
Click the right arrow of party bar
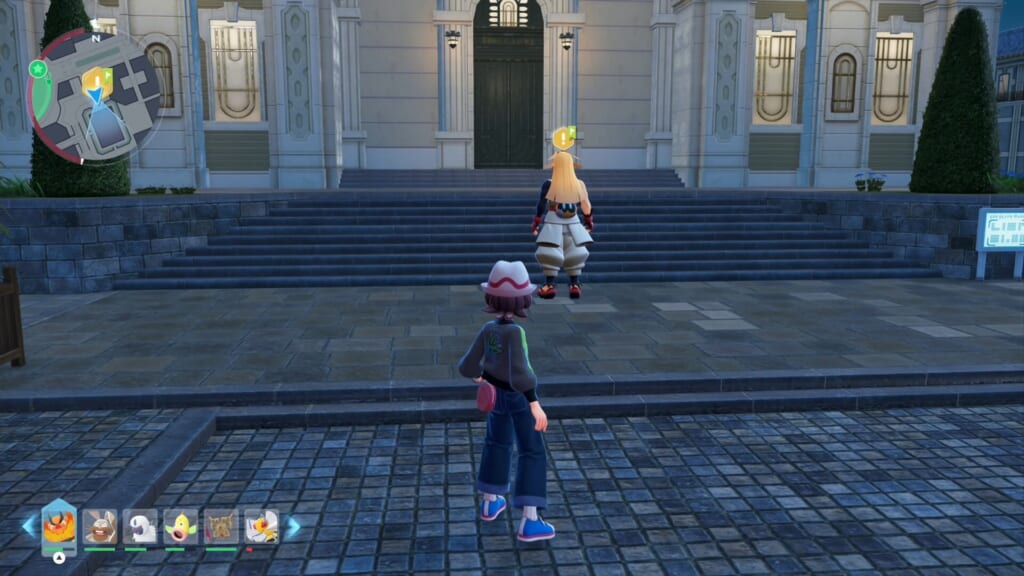coord(293,526)
